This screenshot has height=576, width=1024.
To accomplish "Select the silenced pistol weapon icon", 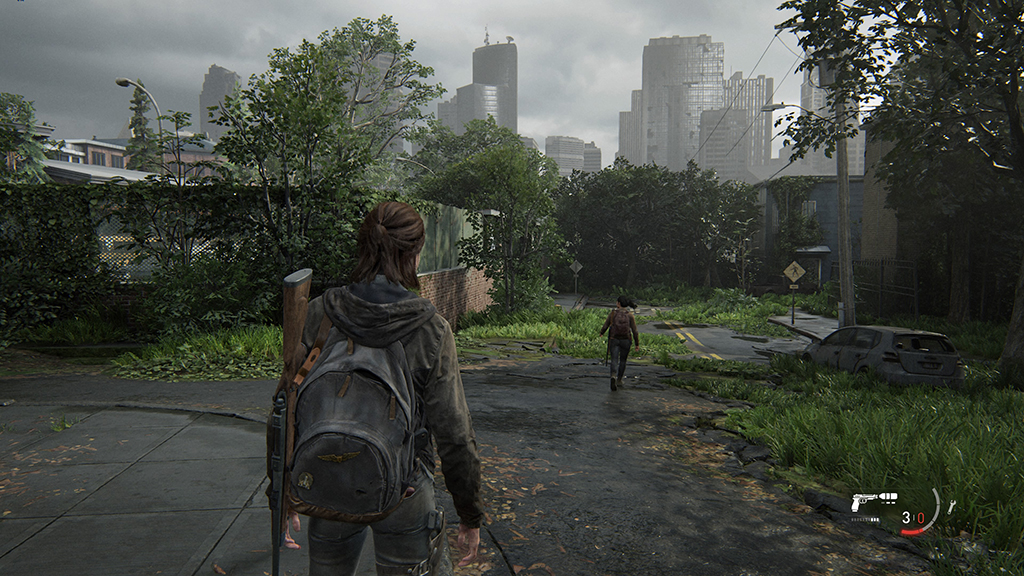I will (873, 499).
